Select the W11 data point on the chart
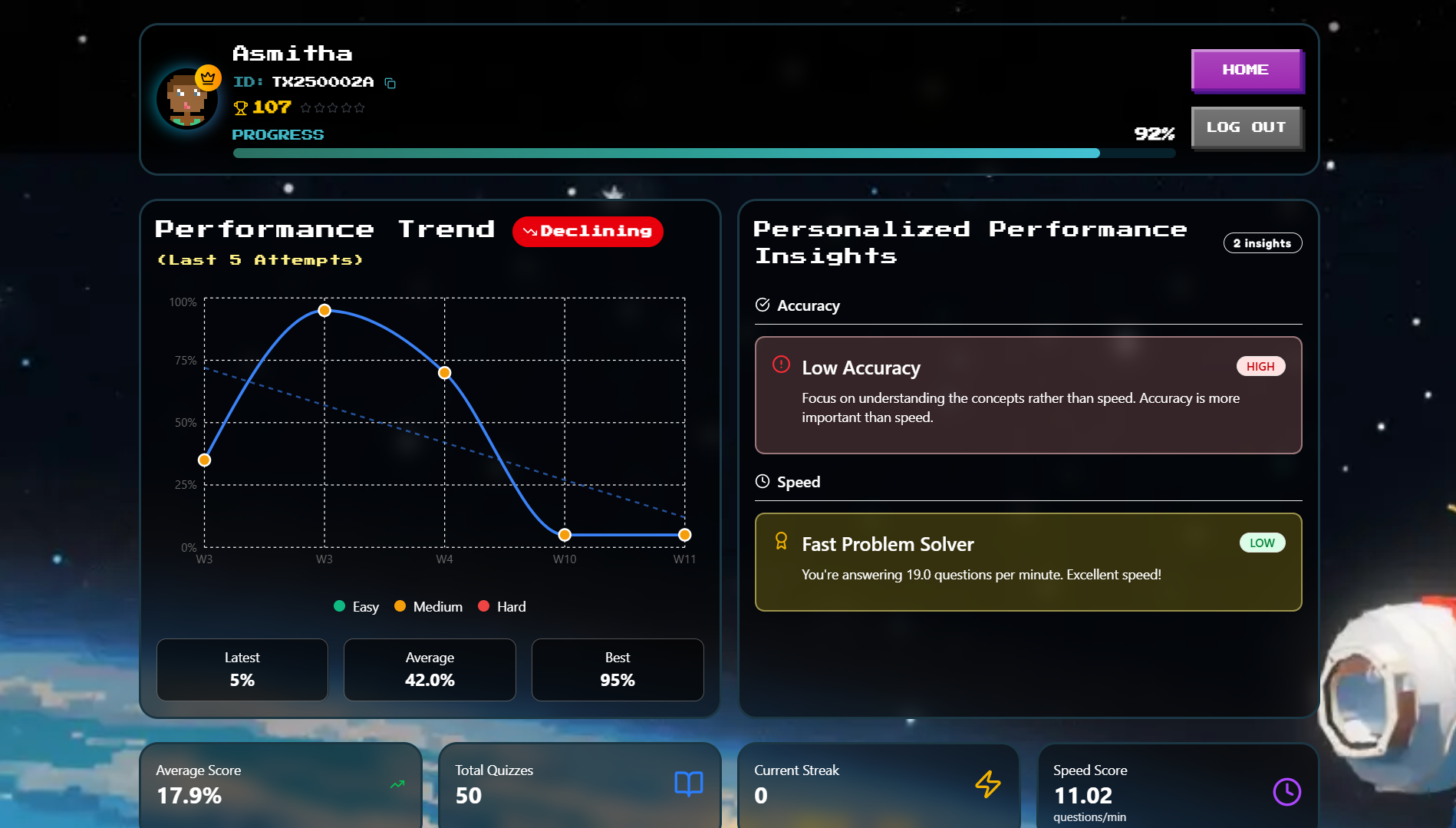 click(x=684, y=535)
